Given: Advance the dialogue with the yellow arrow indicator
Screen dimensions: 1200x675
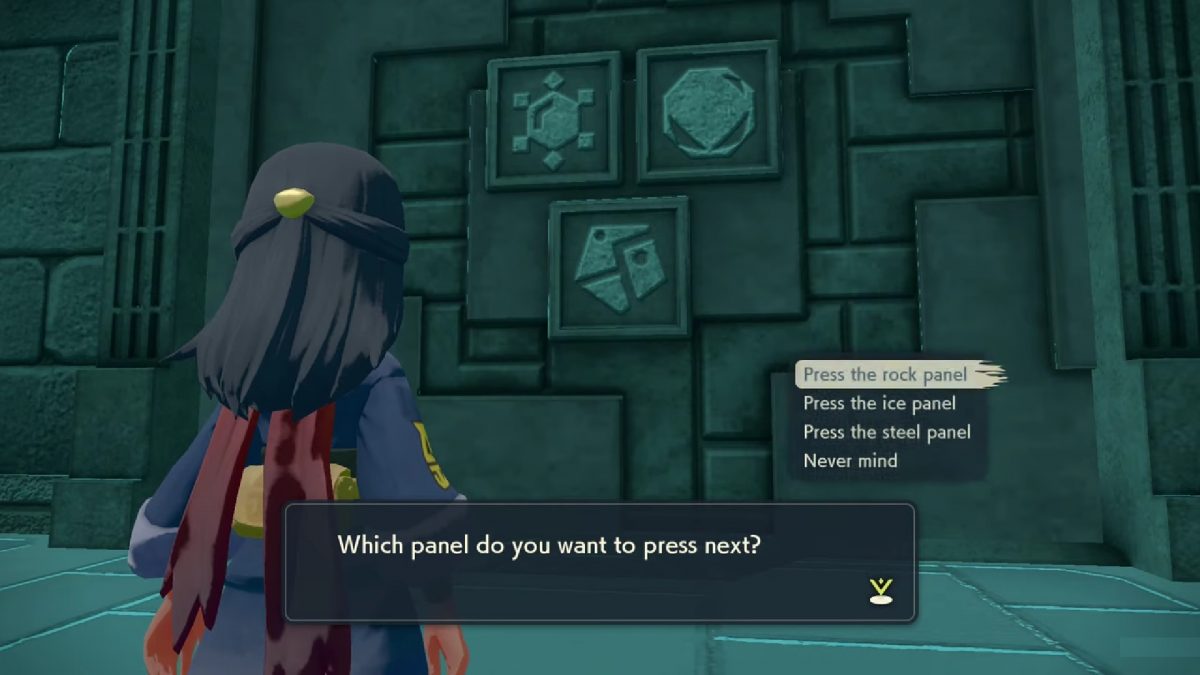Looking at the screenshot, I should click(880, 592).
